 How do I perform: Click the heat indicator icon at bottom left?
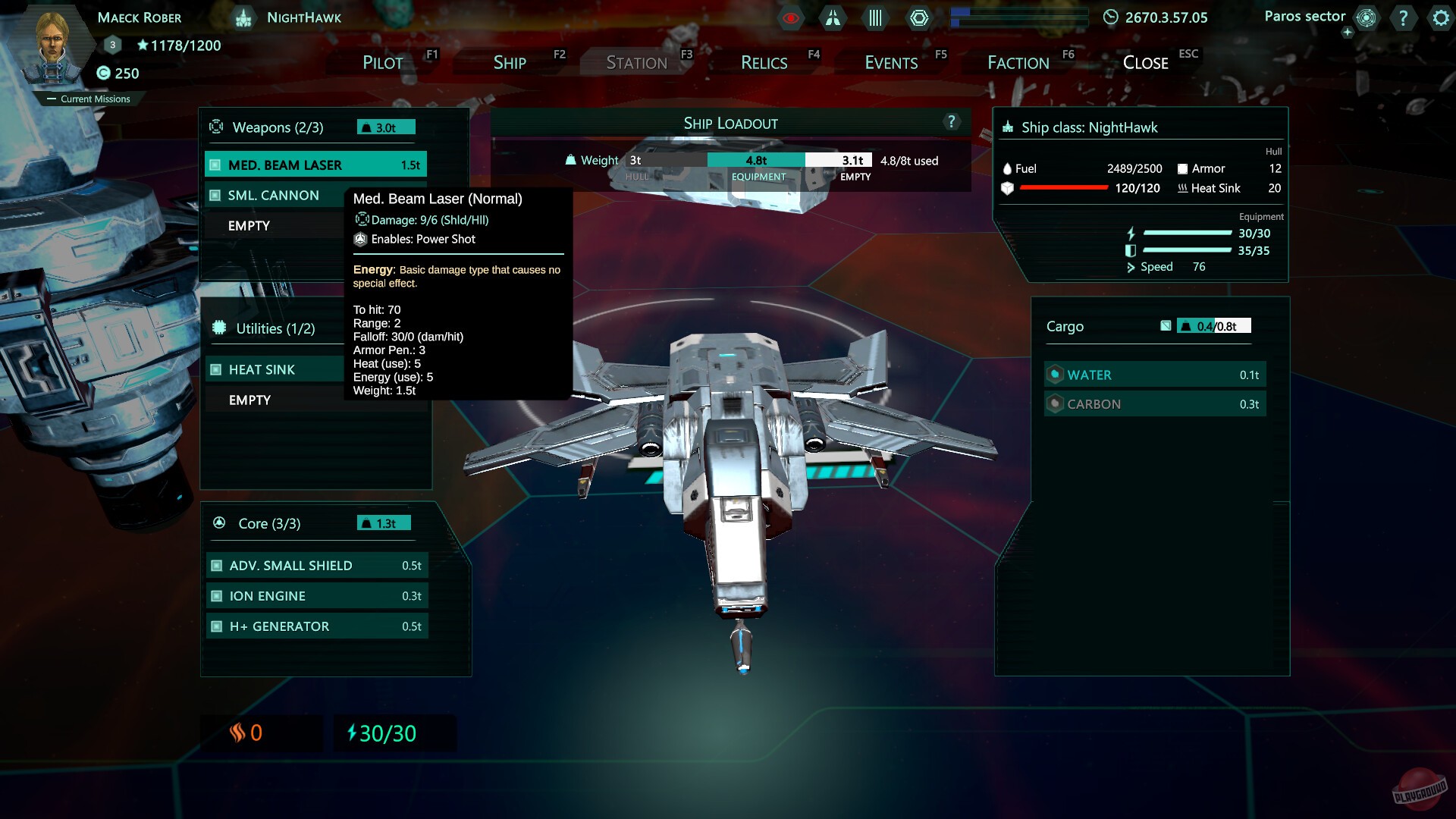tap(237, 733)
